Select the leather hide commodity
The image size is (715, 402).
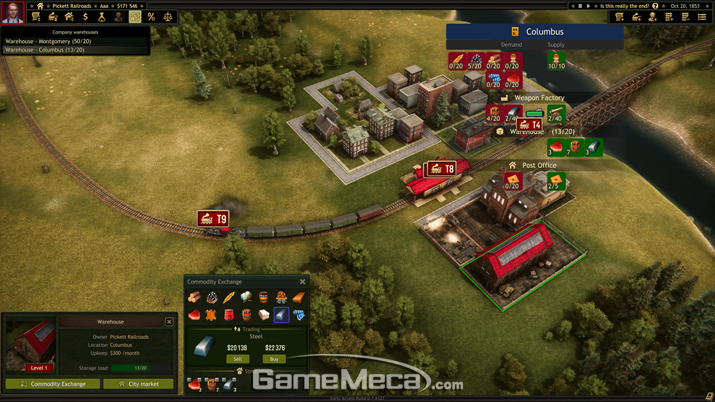212,315
